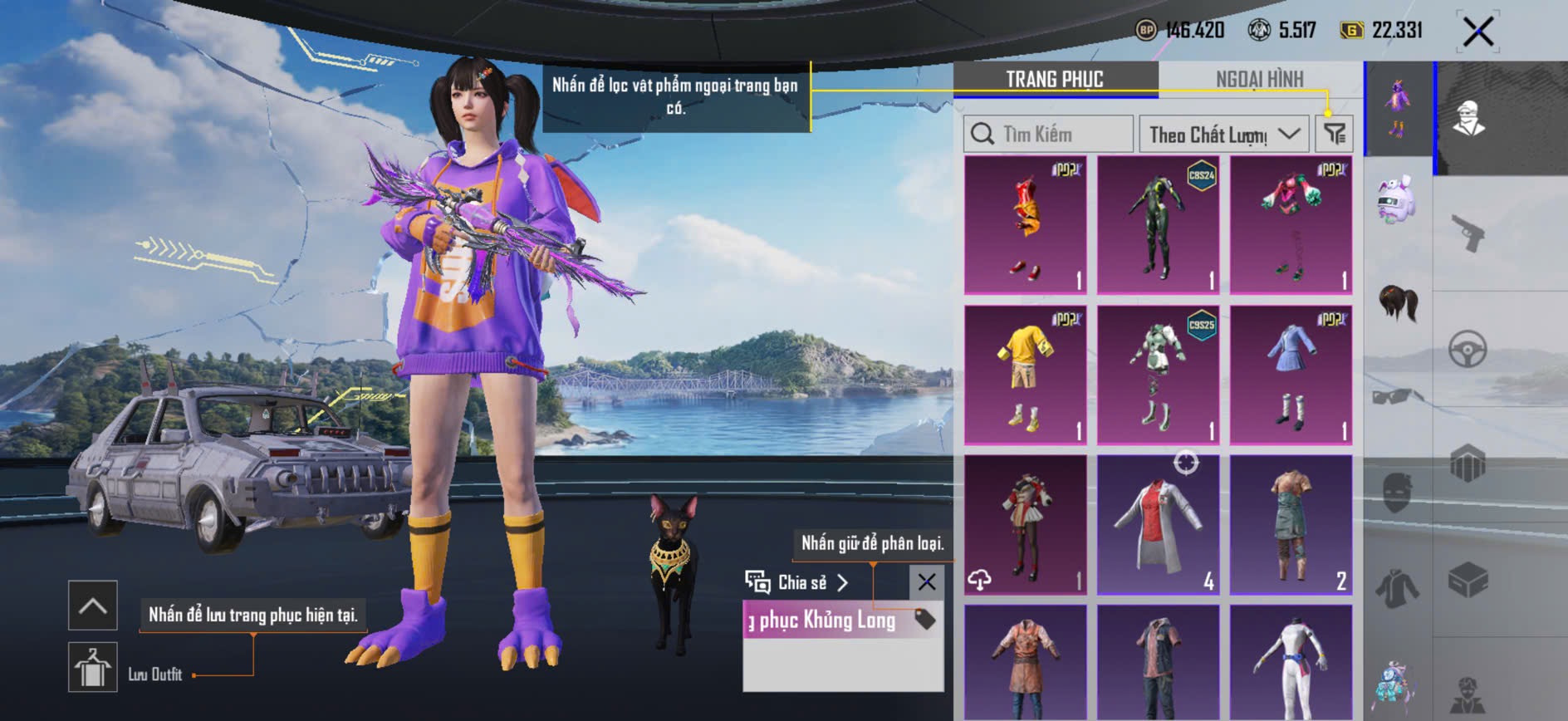Toggle the owned-items filter funnel button
This screenshot has height=721, width=1568.
tap(1334, 134)
